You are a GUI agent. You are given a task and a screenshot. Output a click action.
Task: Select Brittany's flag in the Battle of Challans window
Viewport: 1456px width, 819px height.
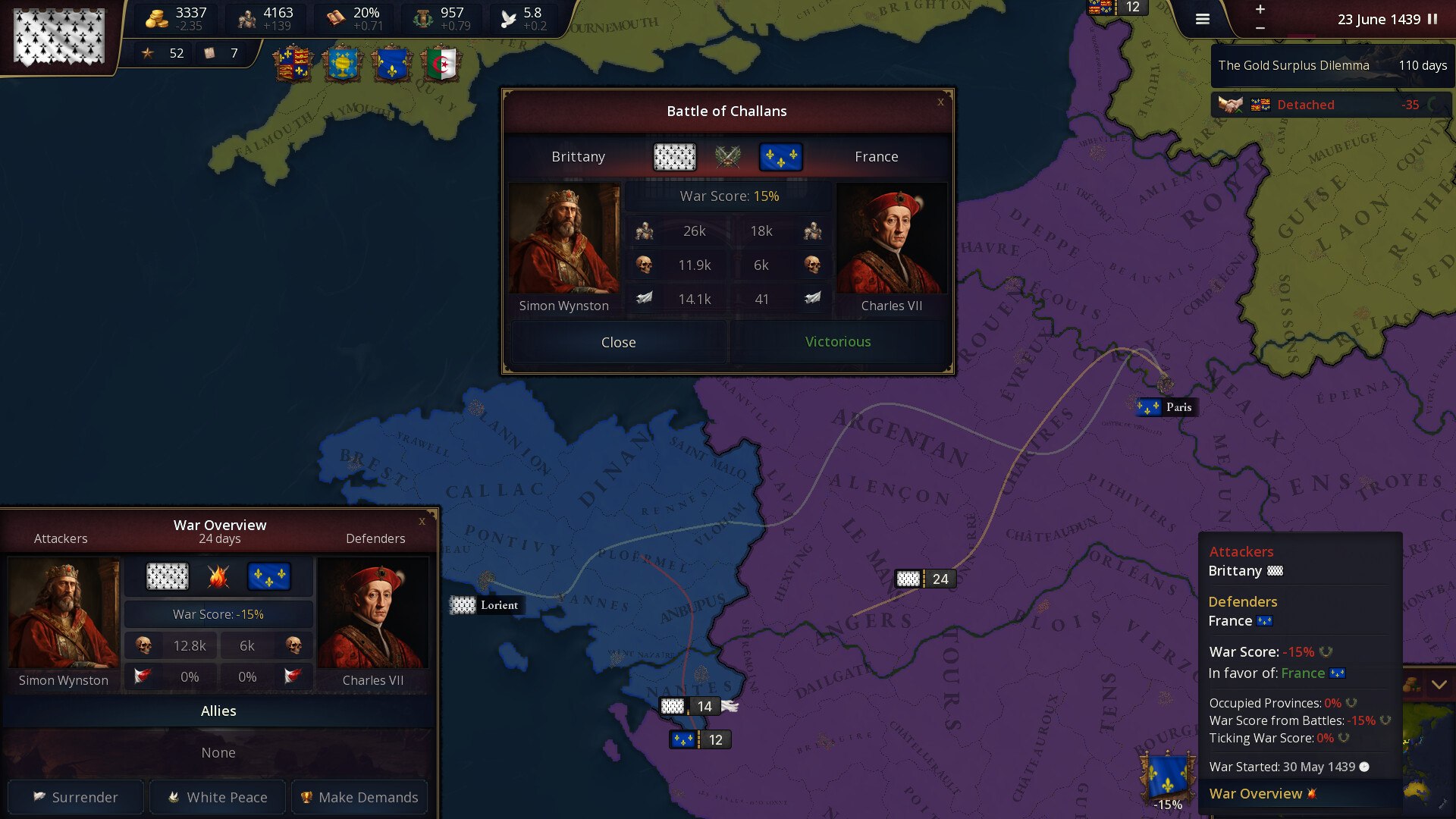675,157
